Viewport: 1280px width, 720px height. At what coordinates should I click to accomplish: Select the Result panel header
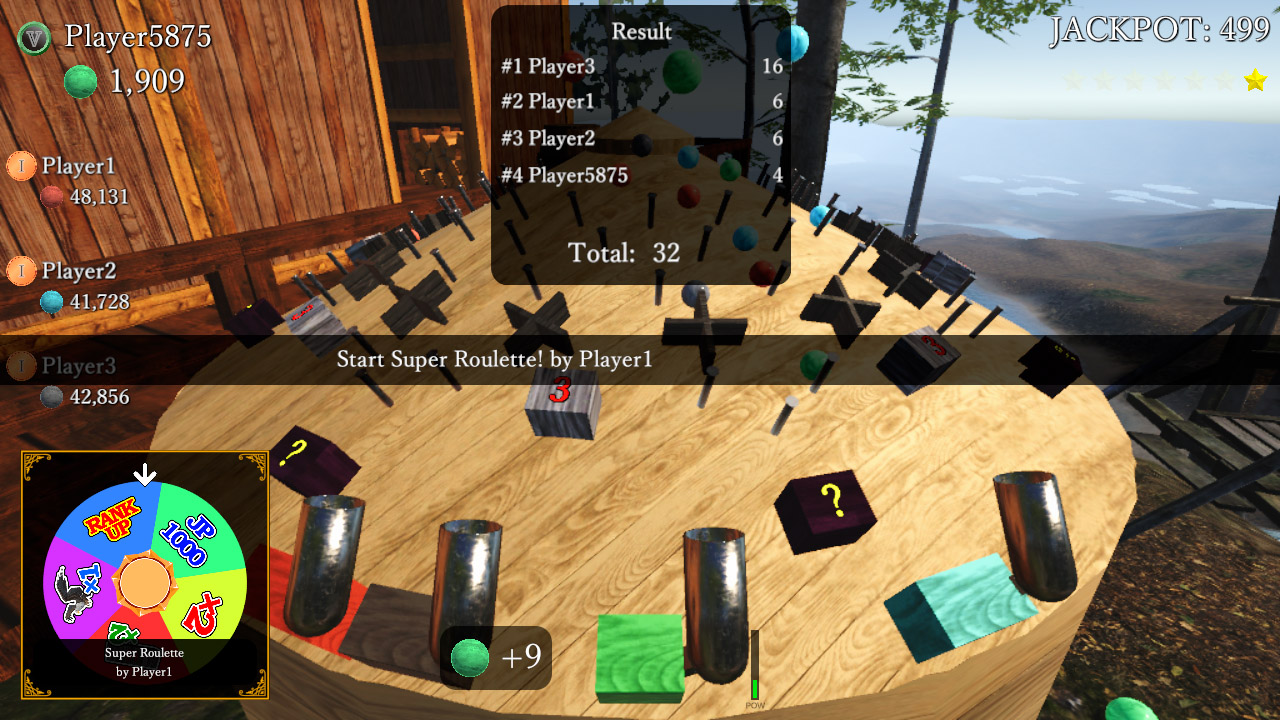tap(641, 31)
